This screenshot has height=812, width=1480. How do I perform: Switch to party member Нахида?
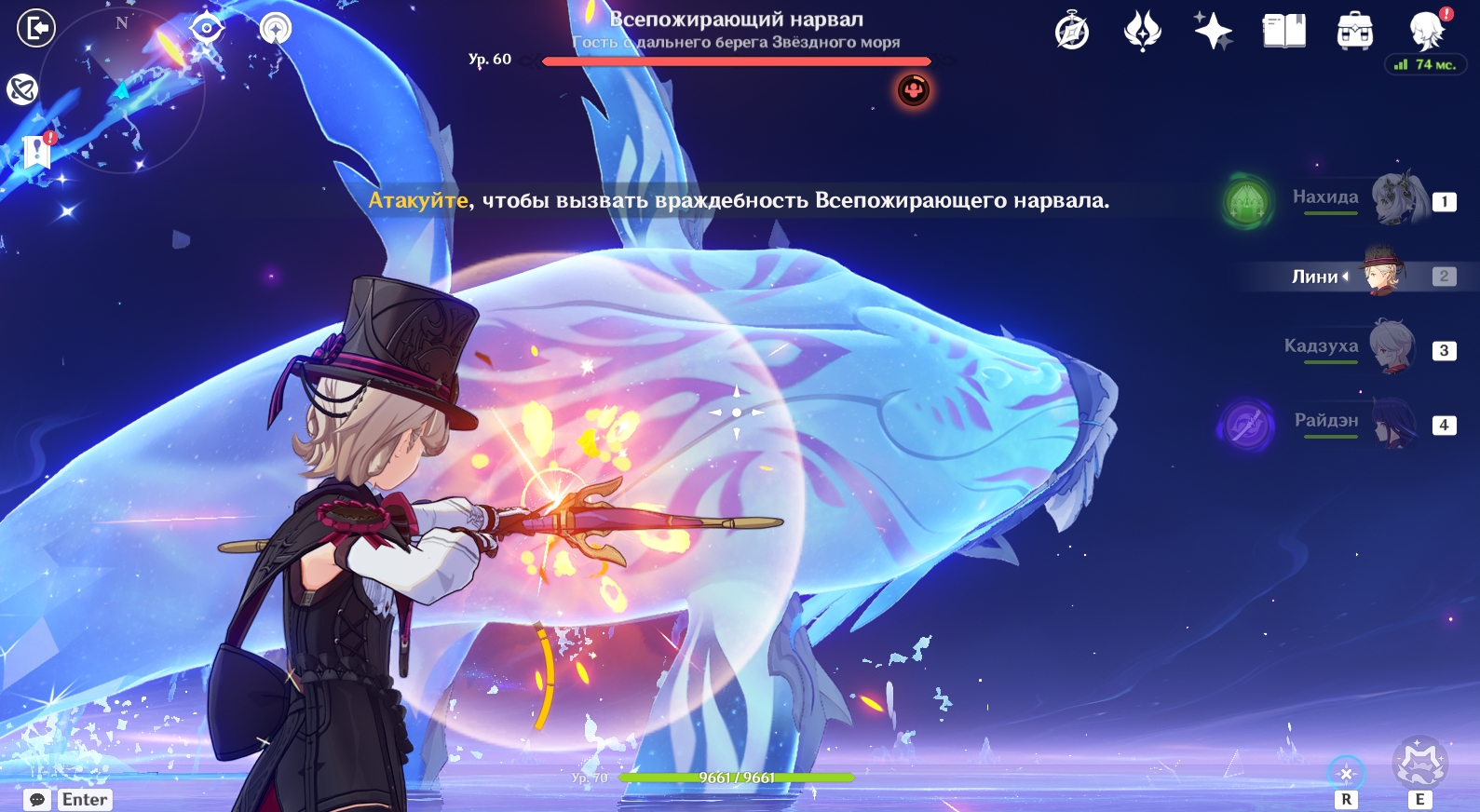point(1397,198)
